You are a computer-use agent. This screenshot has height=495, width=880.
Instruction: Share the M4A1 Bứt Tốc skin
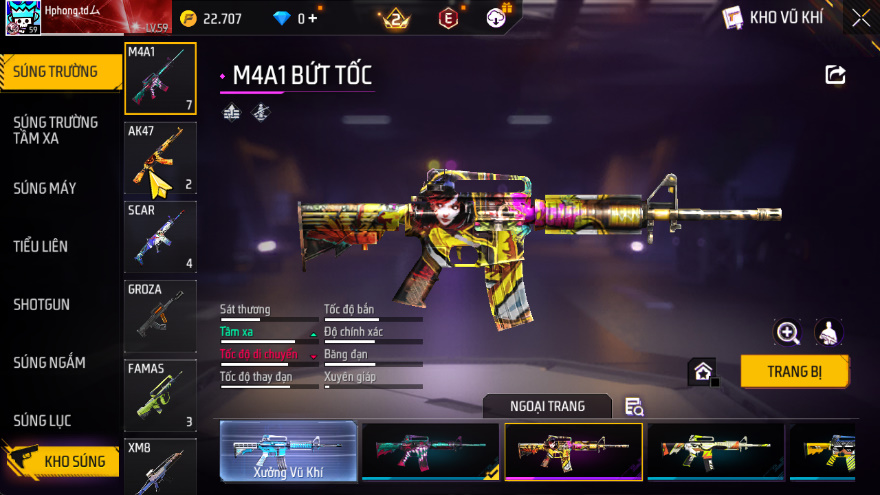835,74
